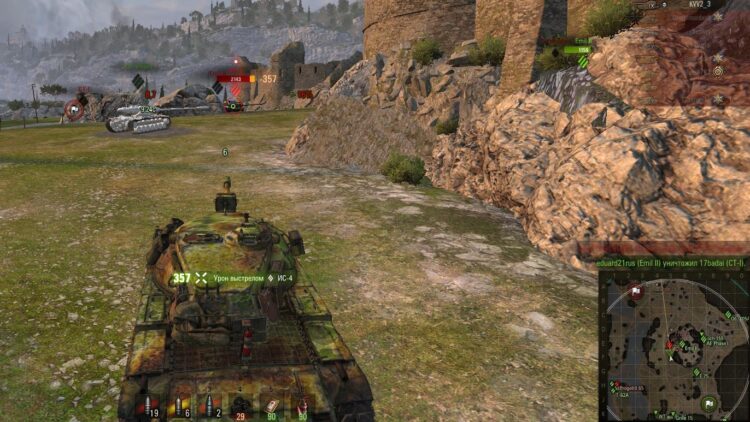This screenshot has width=750, height=422.
Task: Click the Emil II ally marker
Action: tap(577, 47)
